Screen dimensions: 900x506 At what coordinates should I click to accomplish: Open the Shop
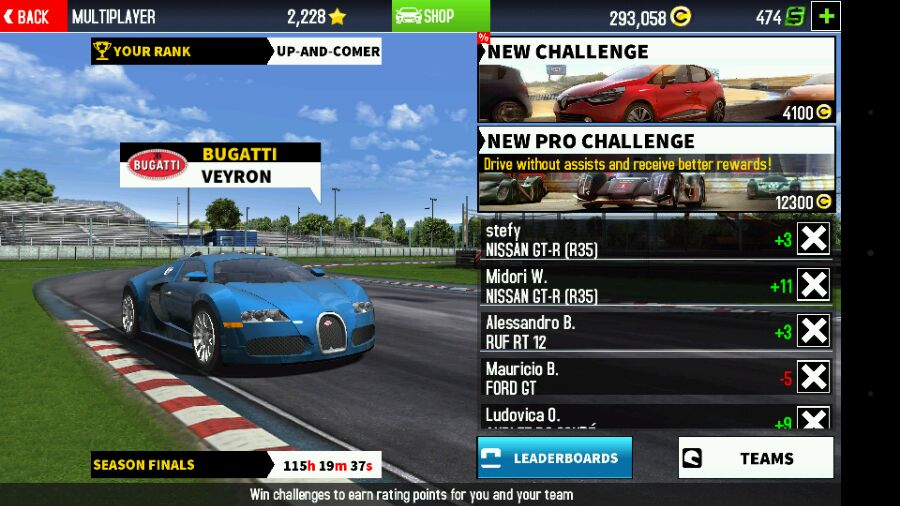point(426,16)
